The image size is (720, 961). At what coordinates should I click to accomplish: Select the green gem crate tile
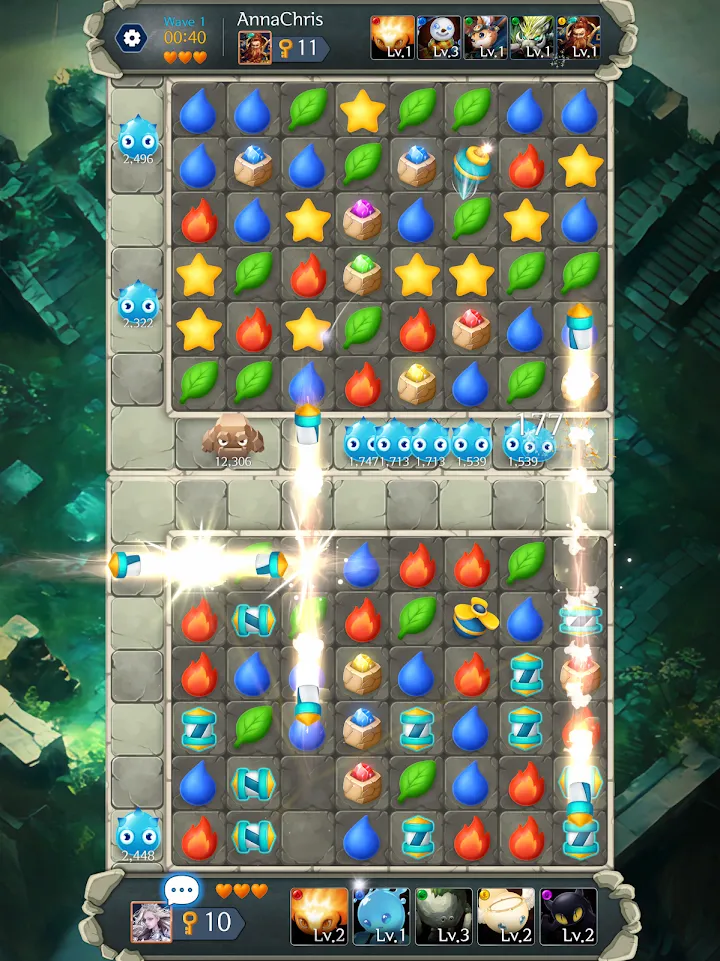pos(362,273)
